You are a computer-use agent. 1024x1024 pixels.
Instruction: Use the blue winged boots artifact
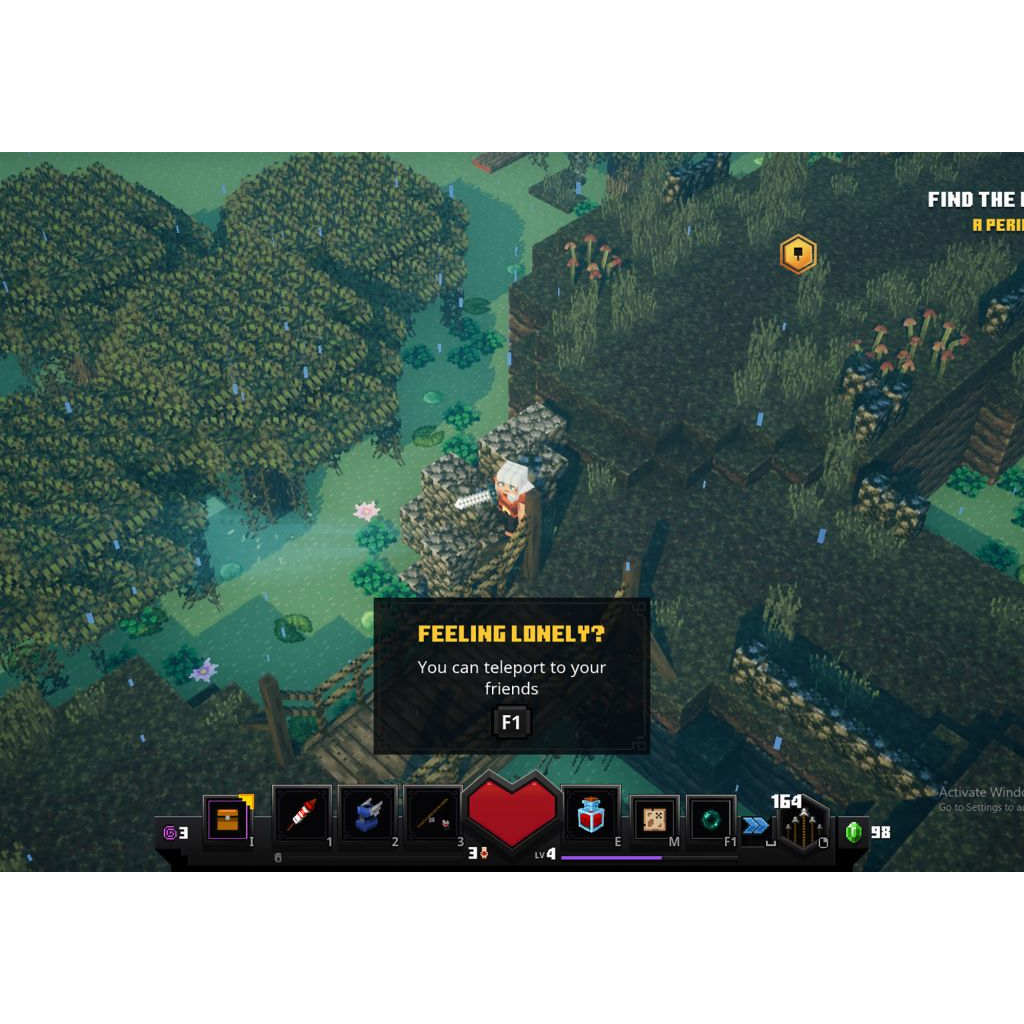[367, 815]
